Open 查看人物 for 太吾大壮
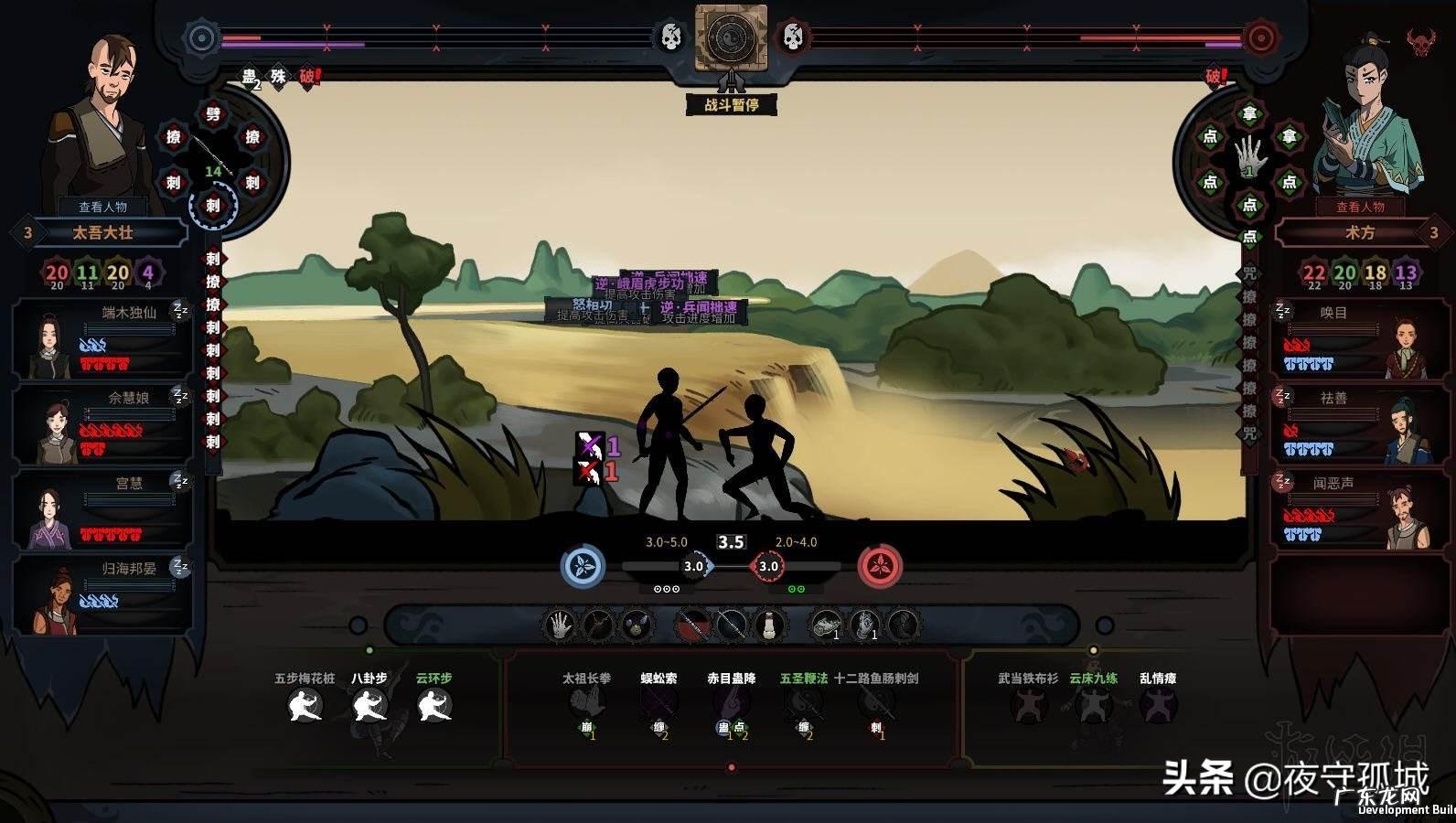The width and height of the screenshot is (1456, 823). 102,207
